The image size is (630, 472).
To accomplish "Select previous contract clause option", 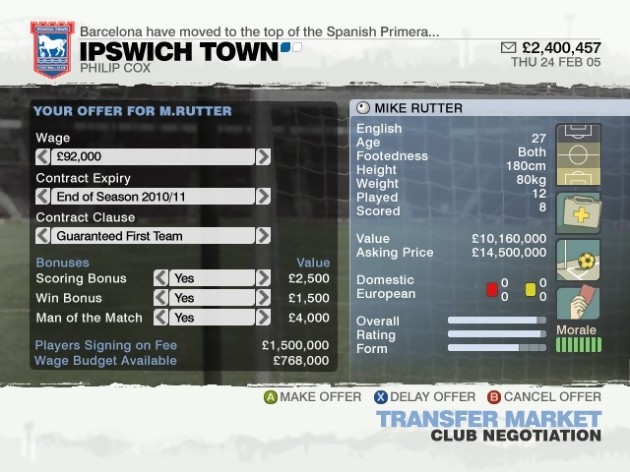I will (x=42, y=236).
